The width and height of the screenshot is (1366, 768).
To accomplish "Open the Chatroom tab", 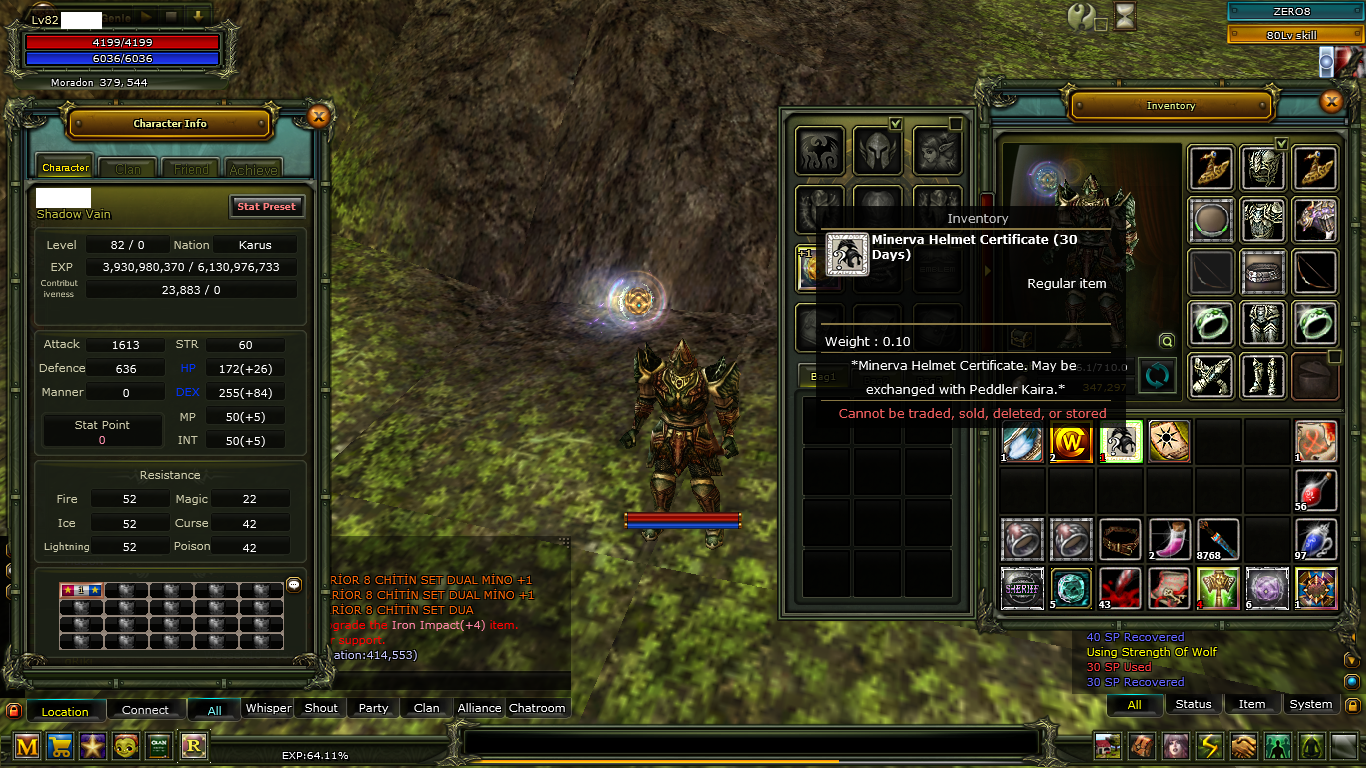I will 537,708.
